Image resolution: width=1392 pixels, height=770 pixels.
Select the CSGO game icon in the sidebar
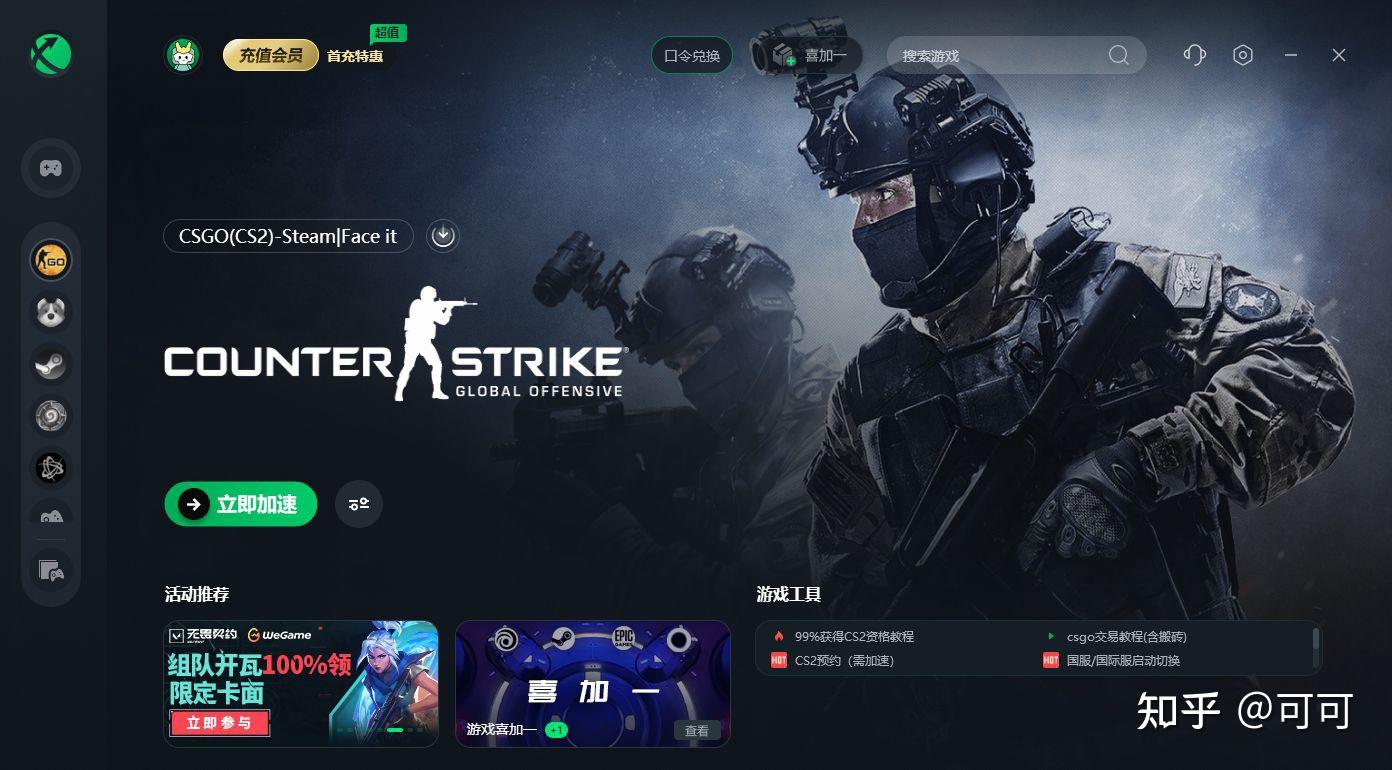(x=50, y=260)
